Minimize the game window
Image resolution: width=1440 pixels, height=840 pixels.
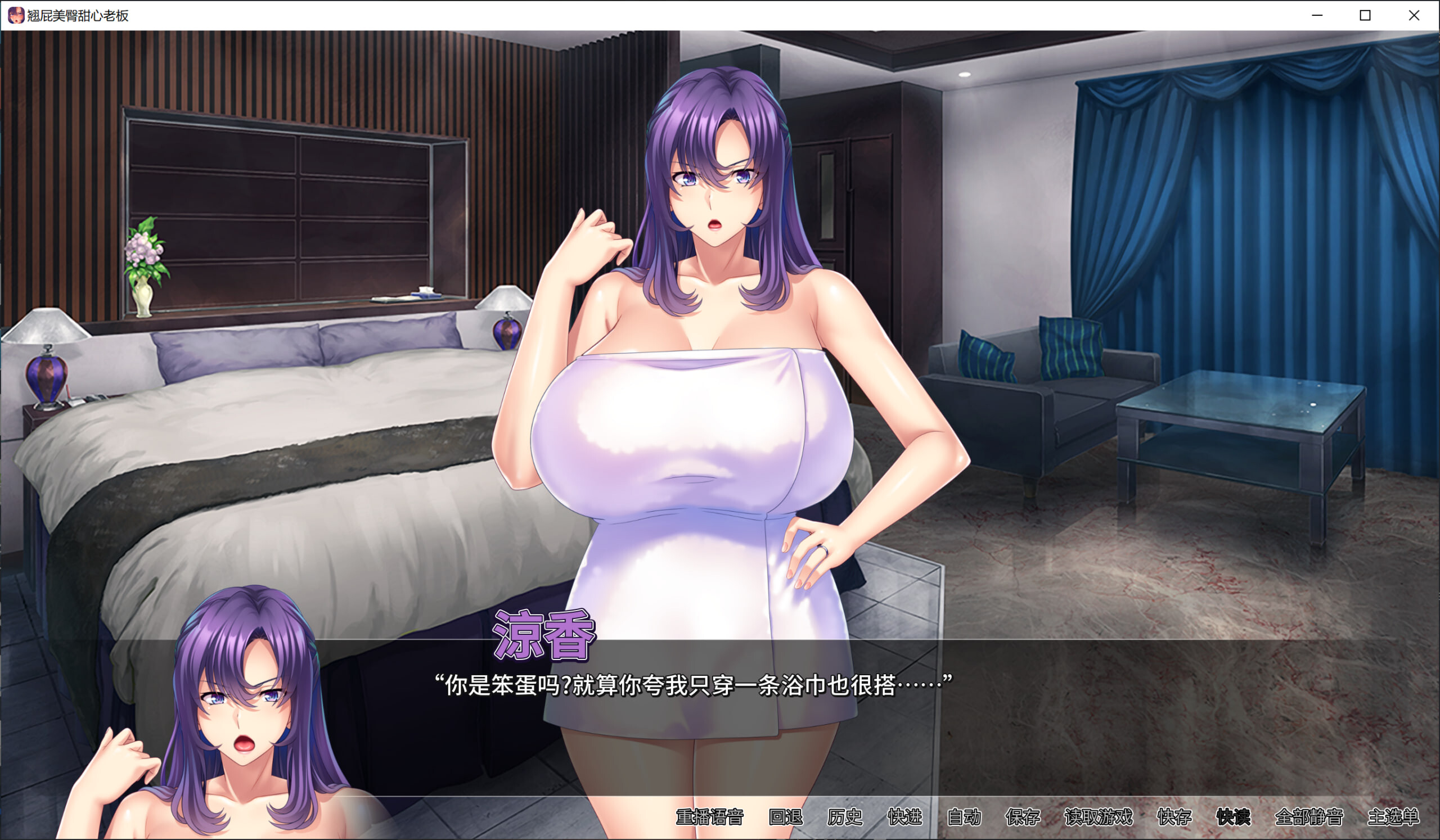point(1317,15)
